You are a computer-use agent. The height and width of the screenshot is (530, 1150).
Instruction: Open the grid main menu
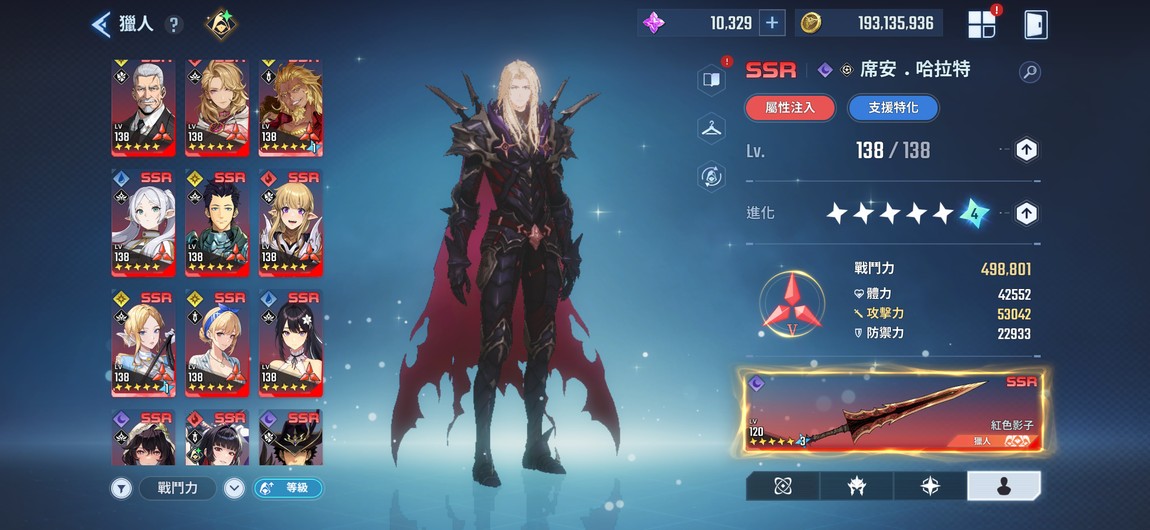coord(982,24)
